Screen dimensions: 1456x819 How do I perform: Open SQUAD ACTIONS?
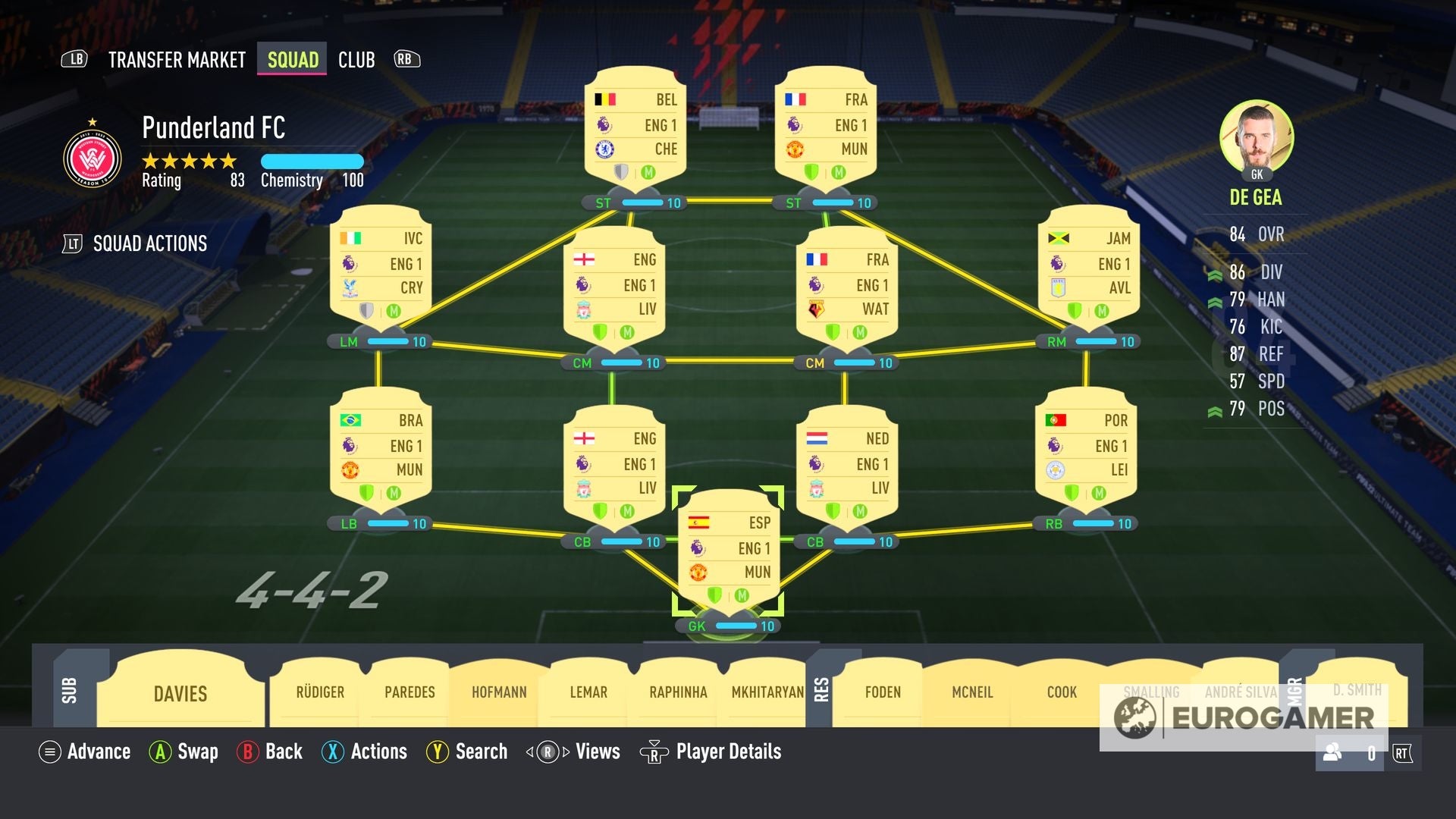click(149, 243)
